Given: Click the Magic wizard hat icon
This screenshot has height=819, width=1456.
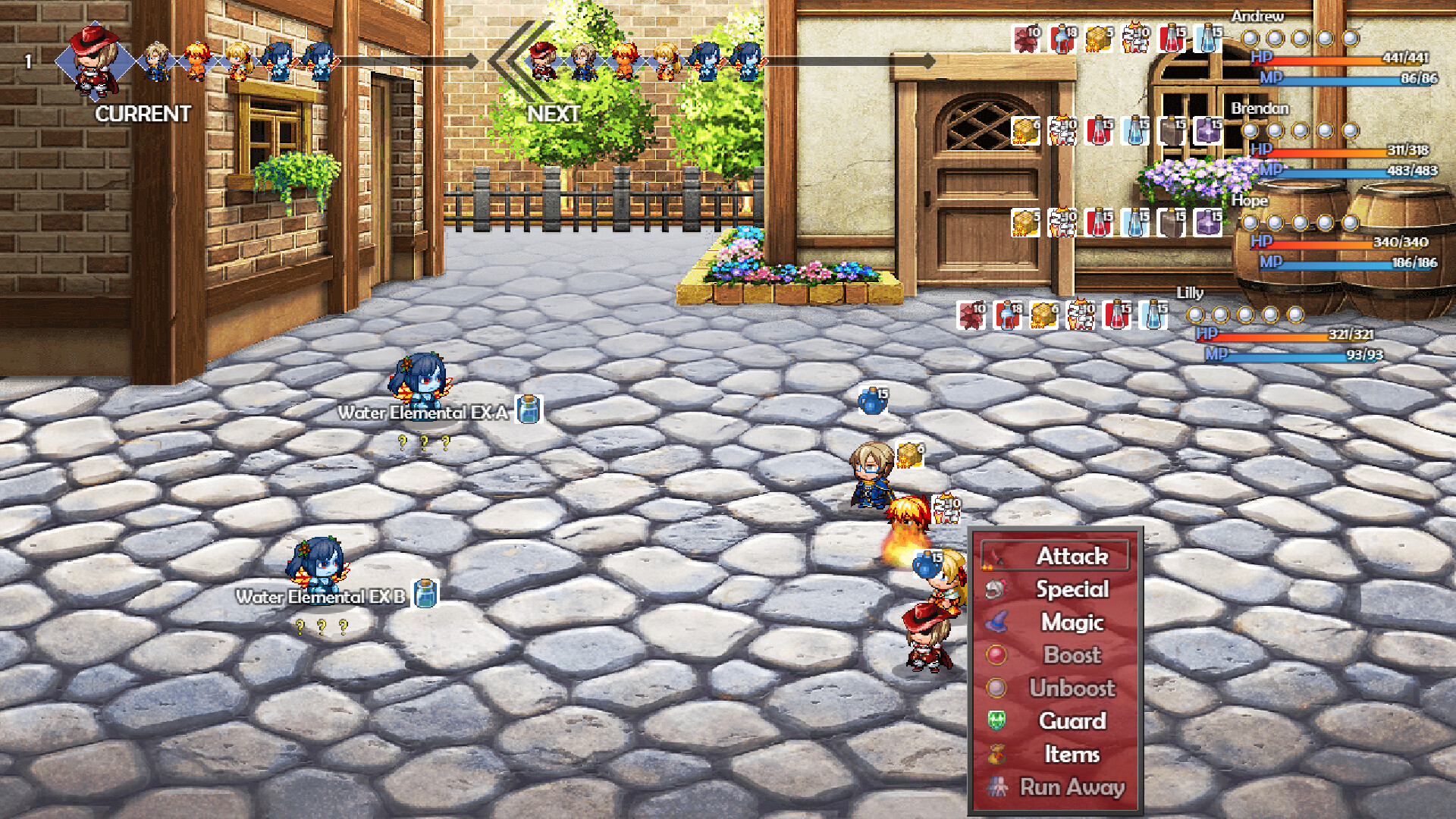Looking at the screenshot, I should click(x=996, y=621).
